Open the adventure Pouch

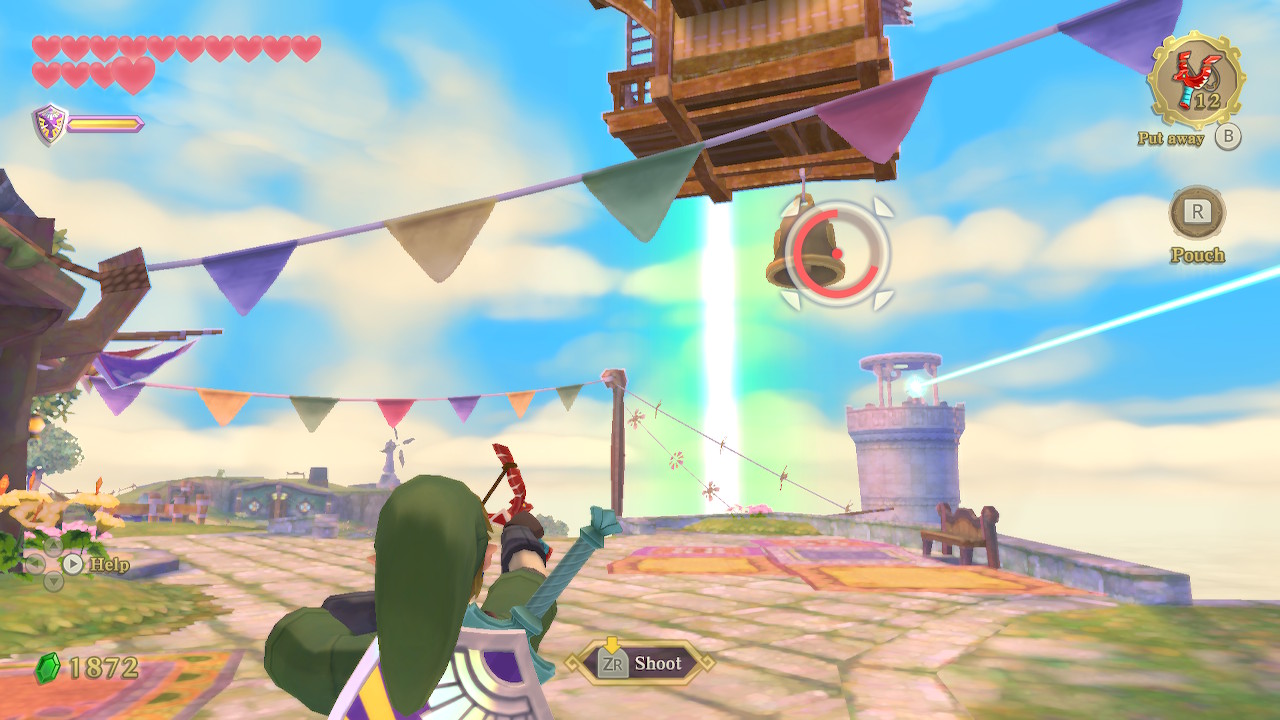click(1197, 212)
